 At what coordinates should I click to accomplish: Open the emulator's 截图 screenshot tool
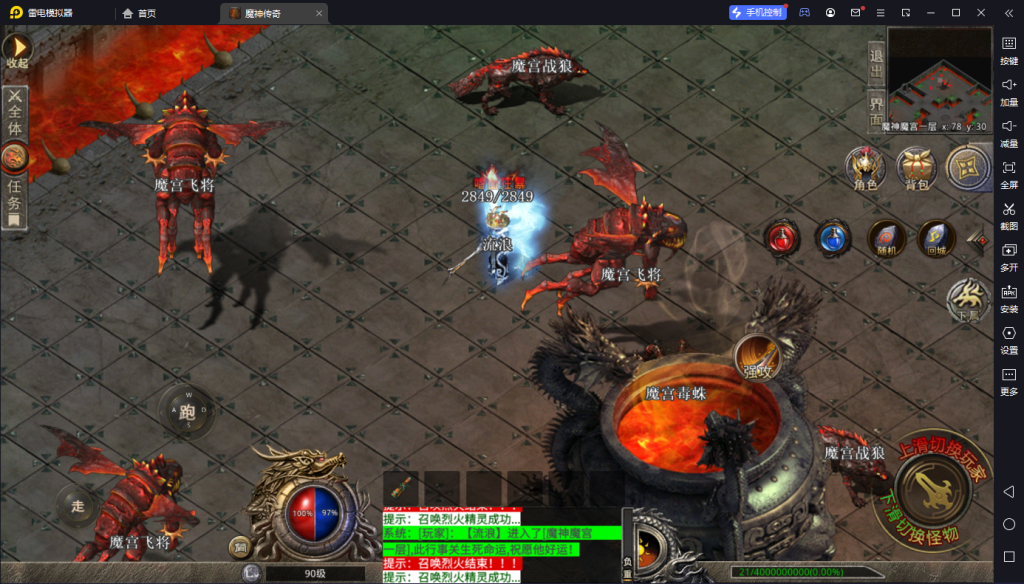coord(1009,213)
